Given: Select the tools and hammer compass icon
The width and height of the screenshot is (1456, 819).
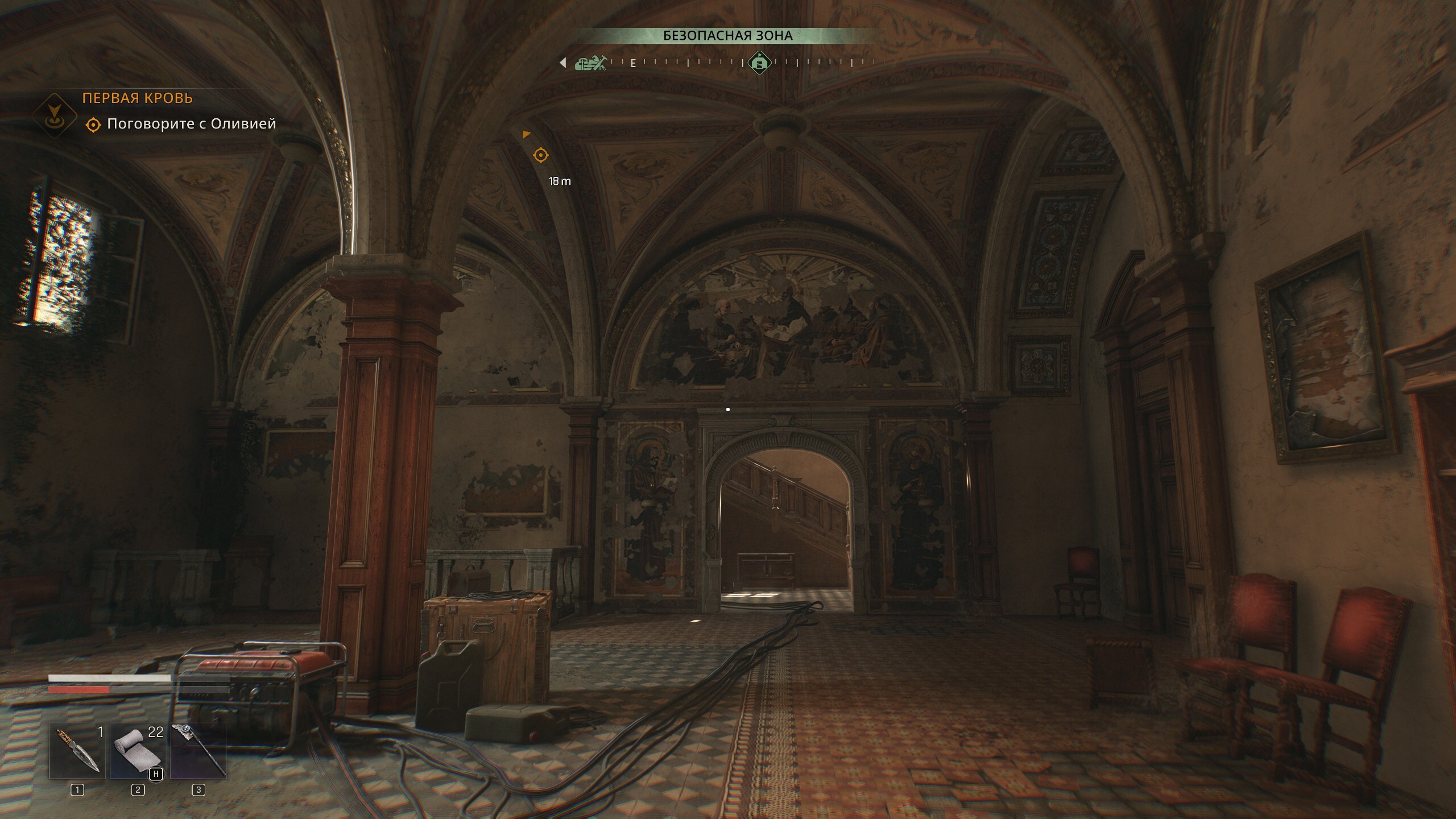Looking at the screenshot, I should coord(591,63).
